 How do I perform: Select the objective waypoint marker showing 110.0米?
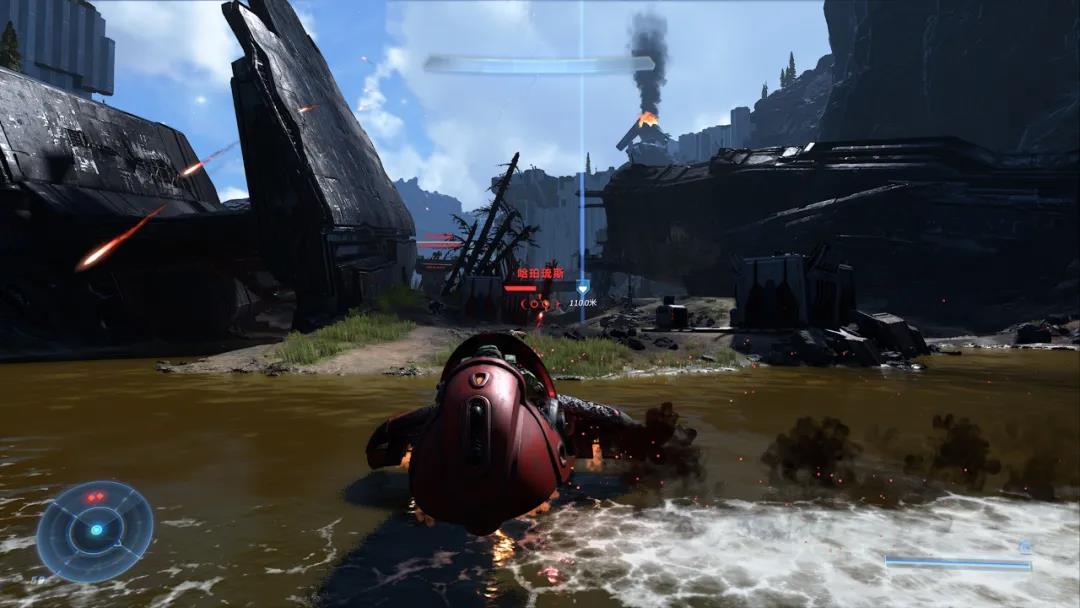coord(582,288)
